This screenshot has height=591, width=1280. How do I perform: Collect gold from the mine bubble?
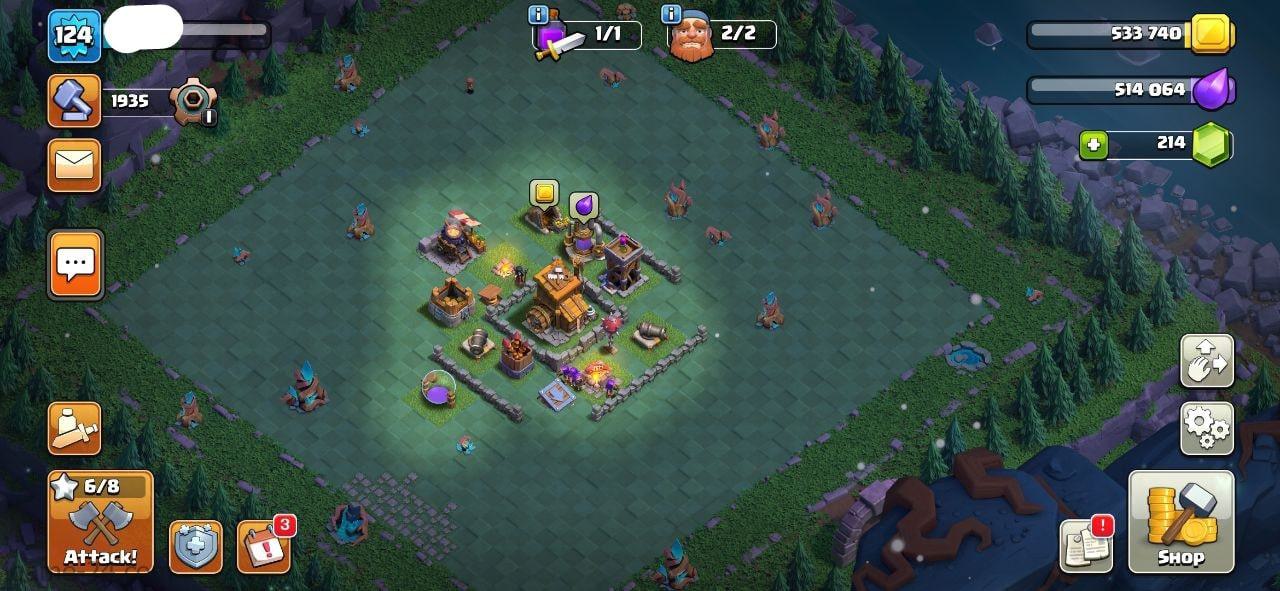click(x=544, y=192)
